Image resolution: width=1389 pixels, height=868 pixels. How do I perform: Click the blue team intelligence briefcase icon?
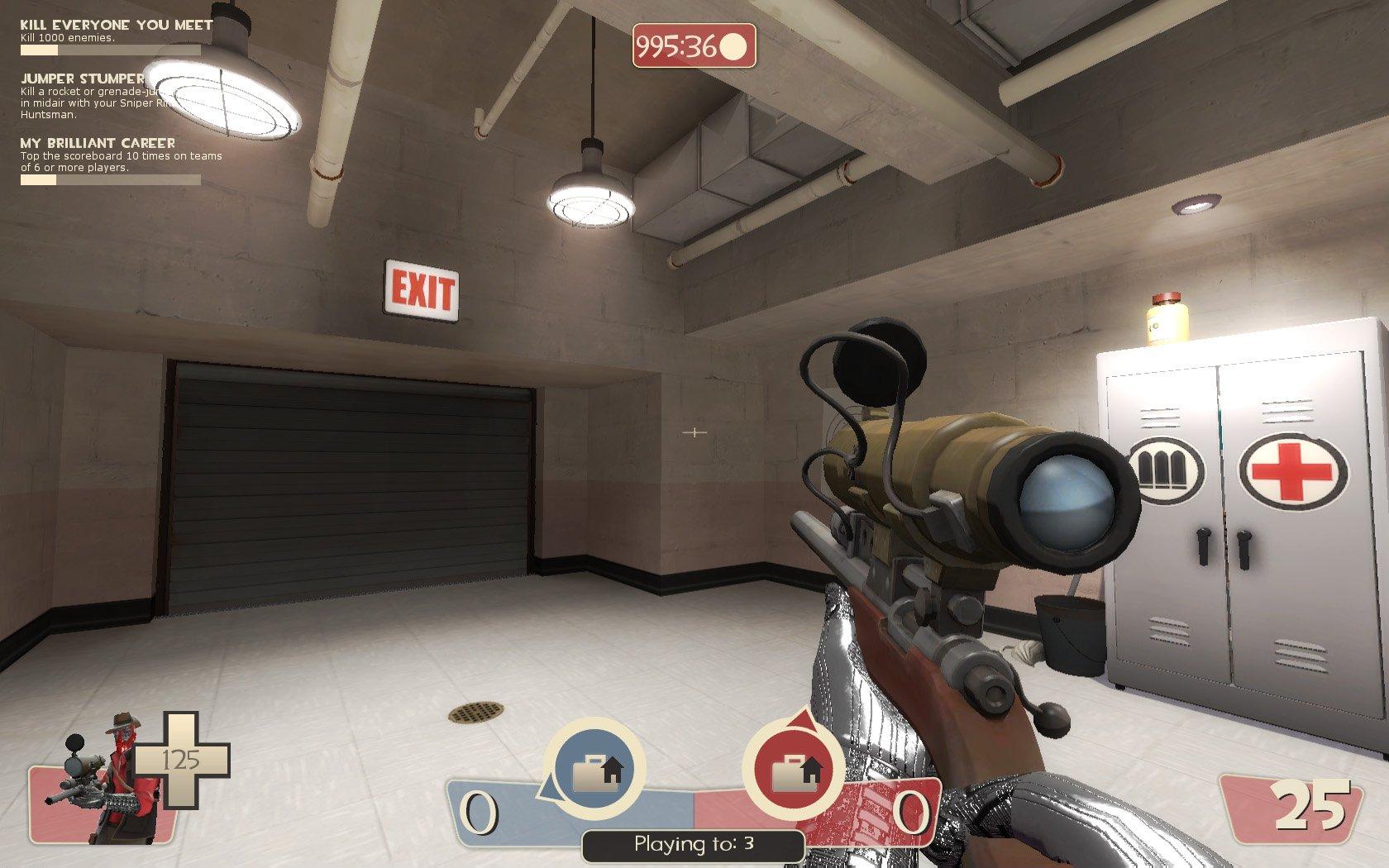(594, 770)
